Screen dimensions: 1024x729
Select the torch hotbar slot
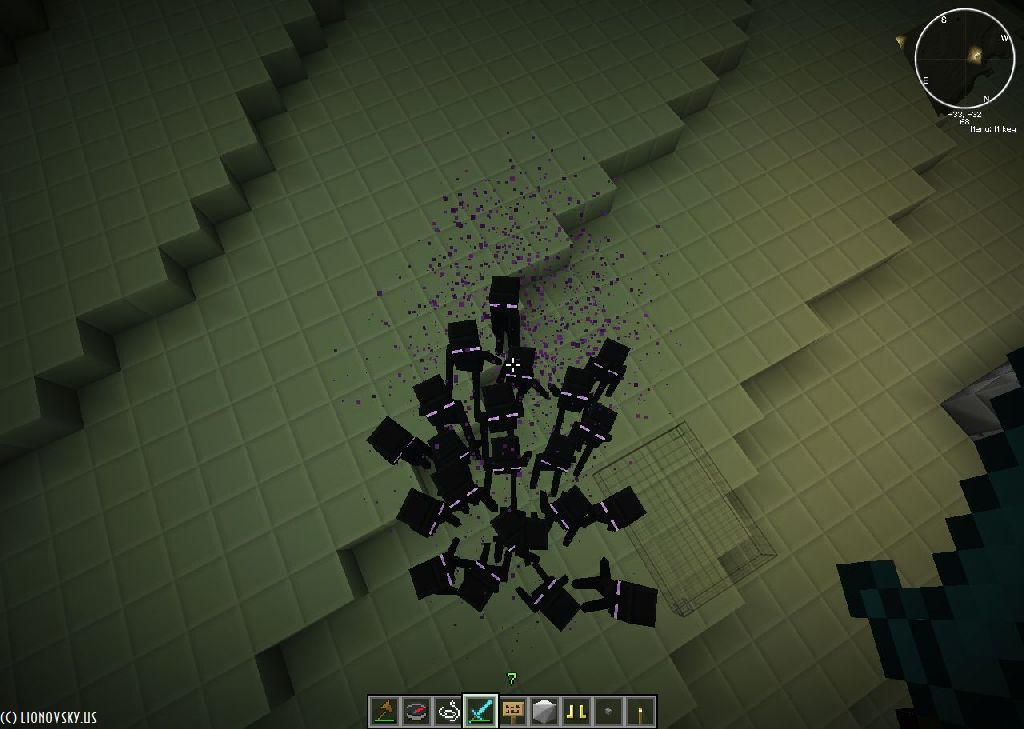pyautogui.click(x=640, y=711)
